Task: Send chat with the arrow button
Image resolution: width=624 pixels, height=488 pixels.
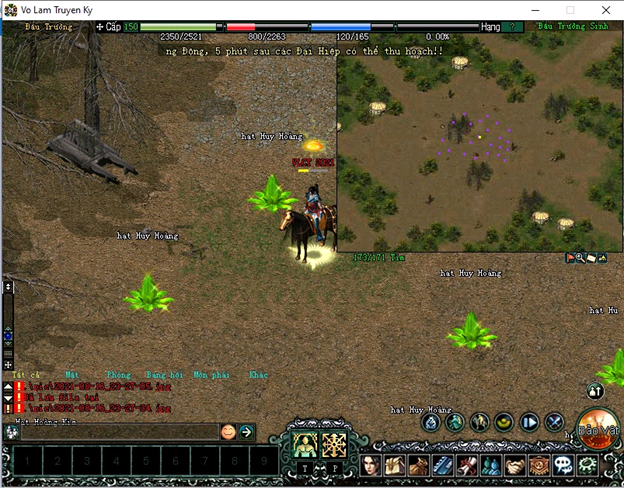Action: click(x=246, y=432)
